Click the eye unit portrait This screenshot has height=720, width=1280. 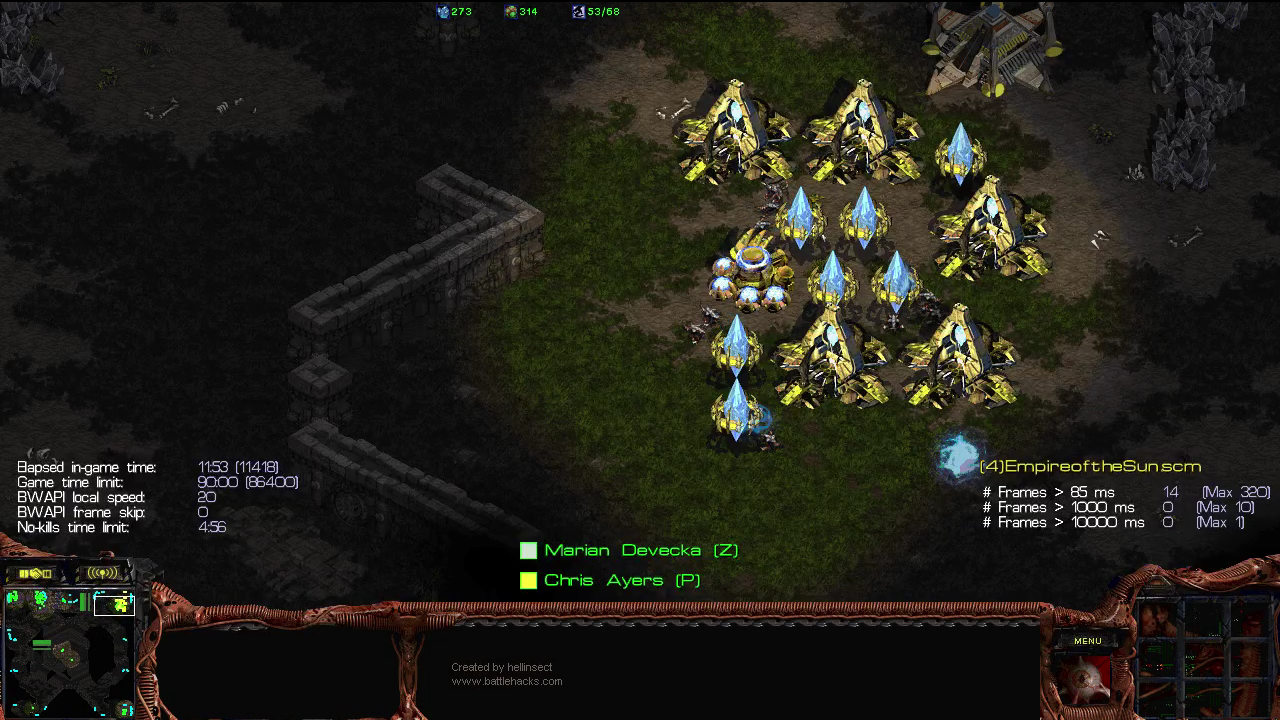[x=1085, y=678]
